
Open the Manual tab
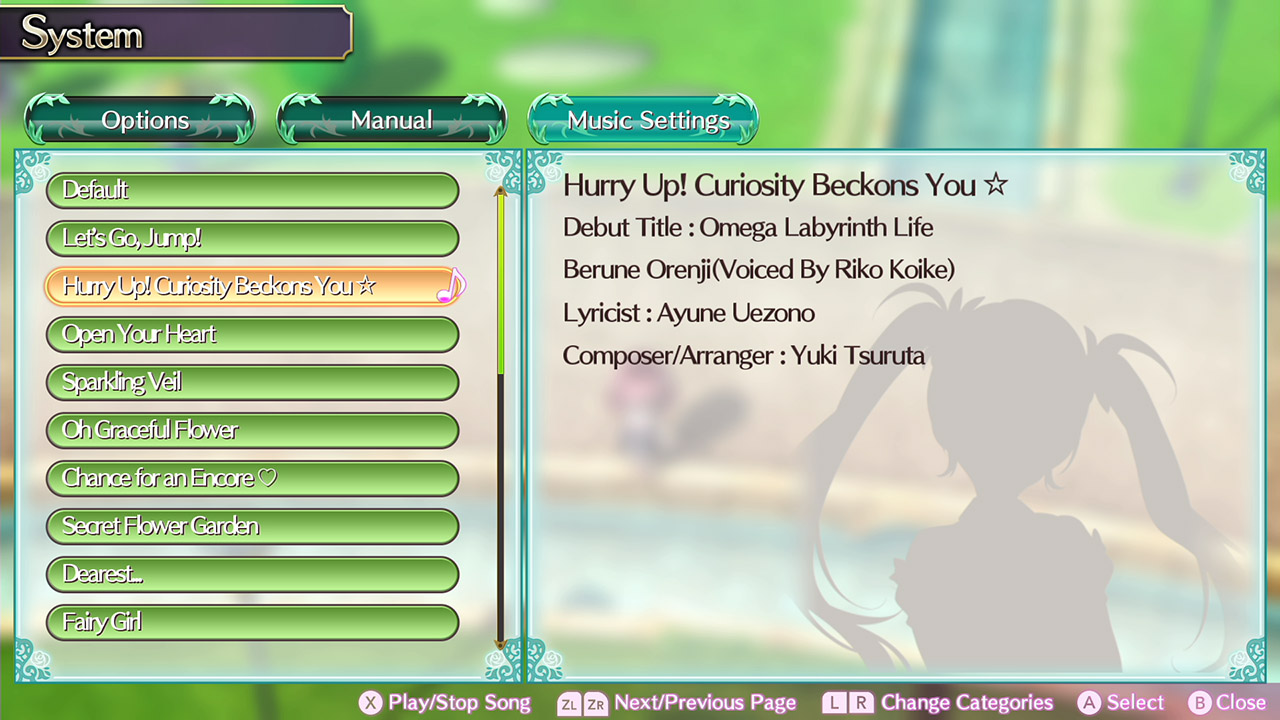click(x=391, y=119)
